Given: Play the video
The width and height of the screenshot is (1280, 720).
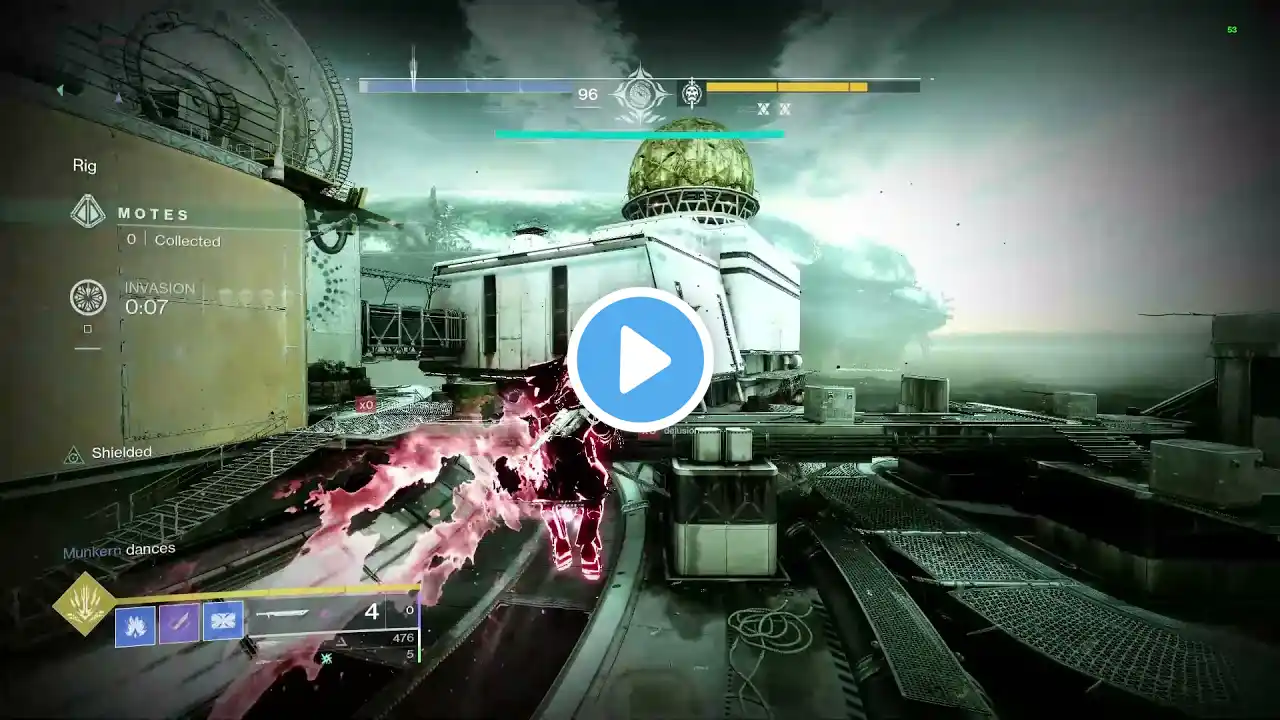Looking at the screenshot, I should point(640,360).
